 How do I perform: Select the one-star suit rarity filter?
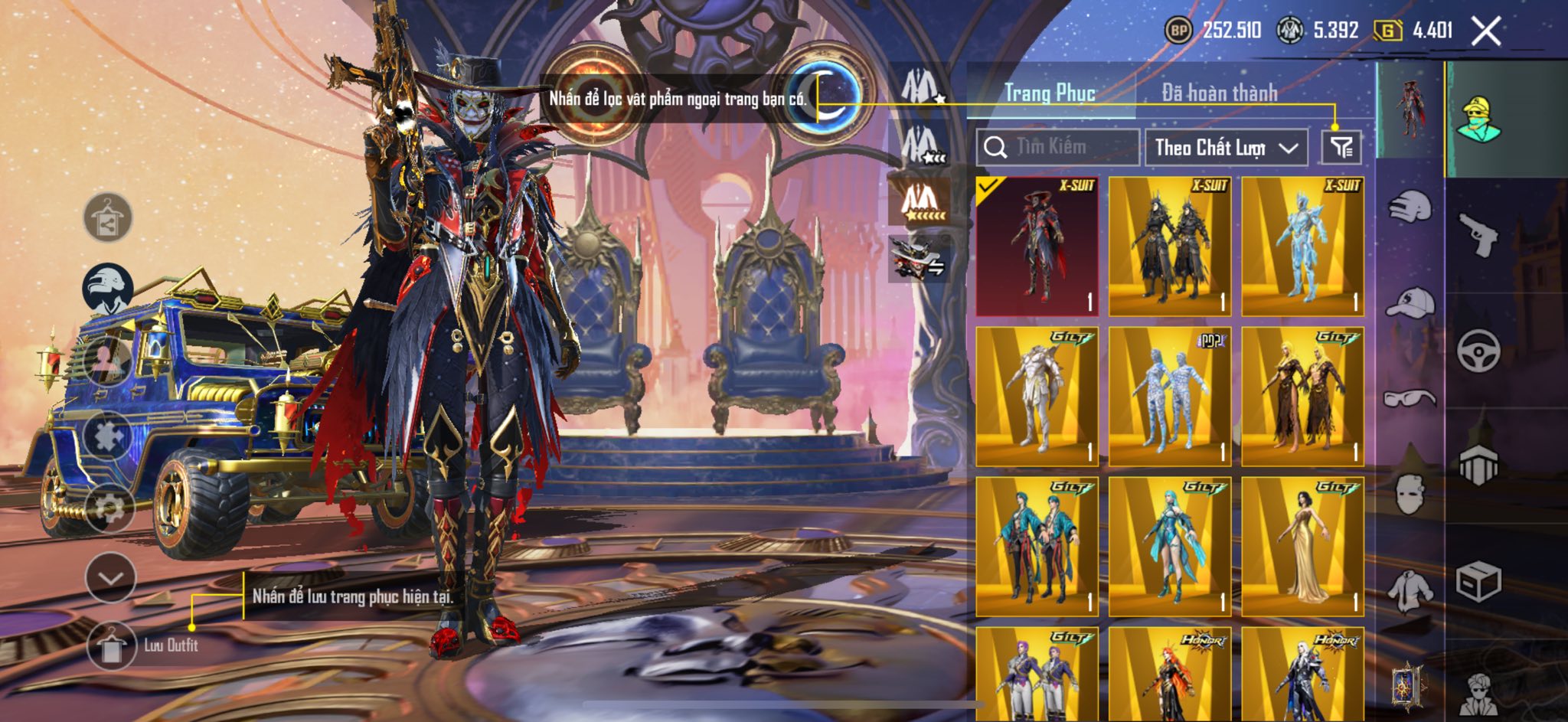pos(920,86)
